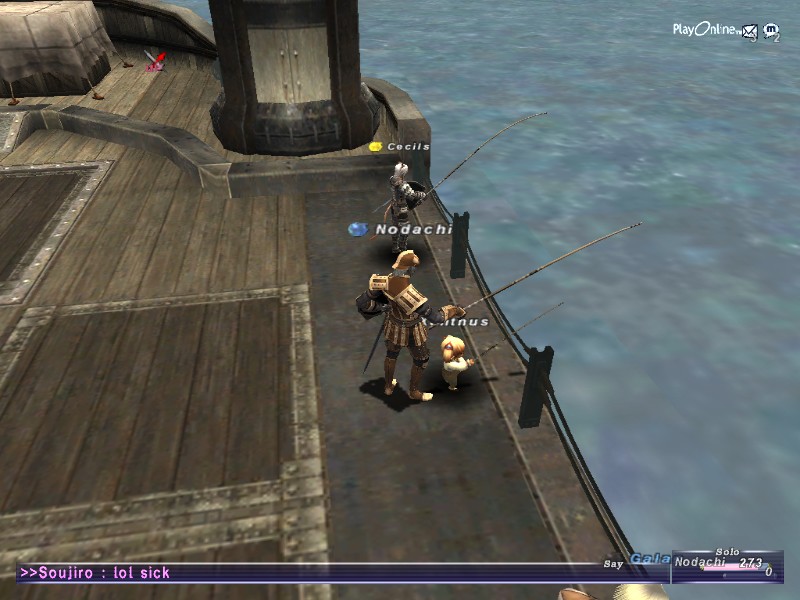Open the PlayOnline mail envelope icon
This screenshot has width=800, height=600.
pyautogui.click(x=749, y=31)
